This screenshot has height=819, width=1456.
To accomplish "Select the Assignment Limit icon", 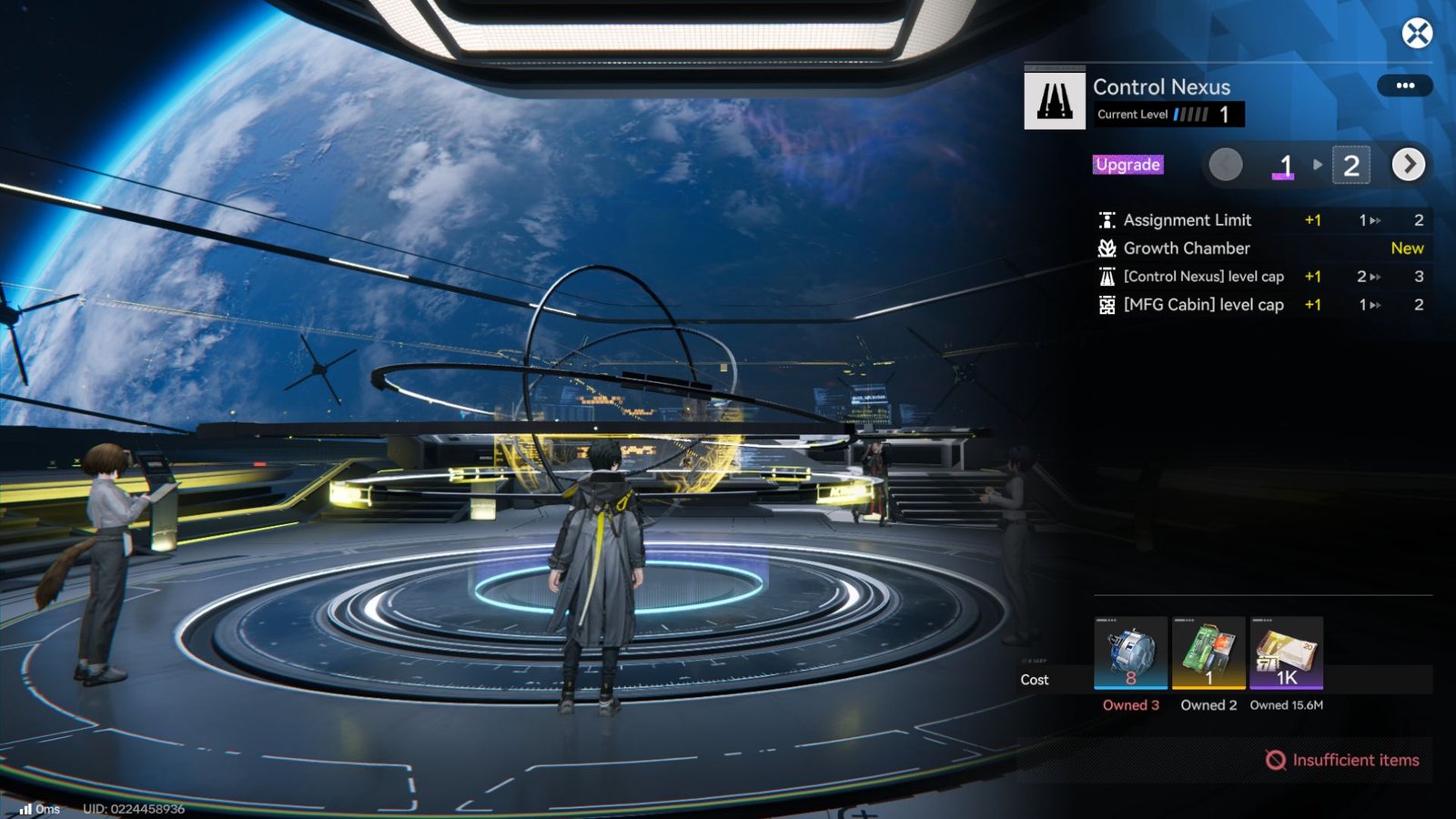I will tap(1107, 219).
